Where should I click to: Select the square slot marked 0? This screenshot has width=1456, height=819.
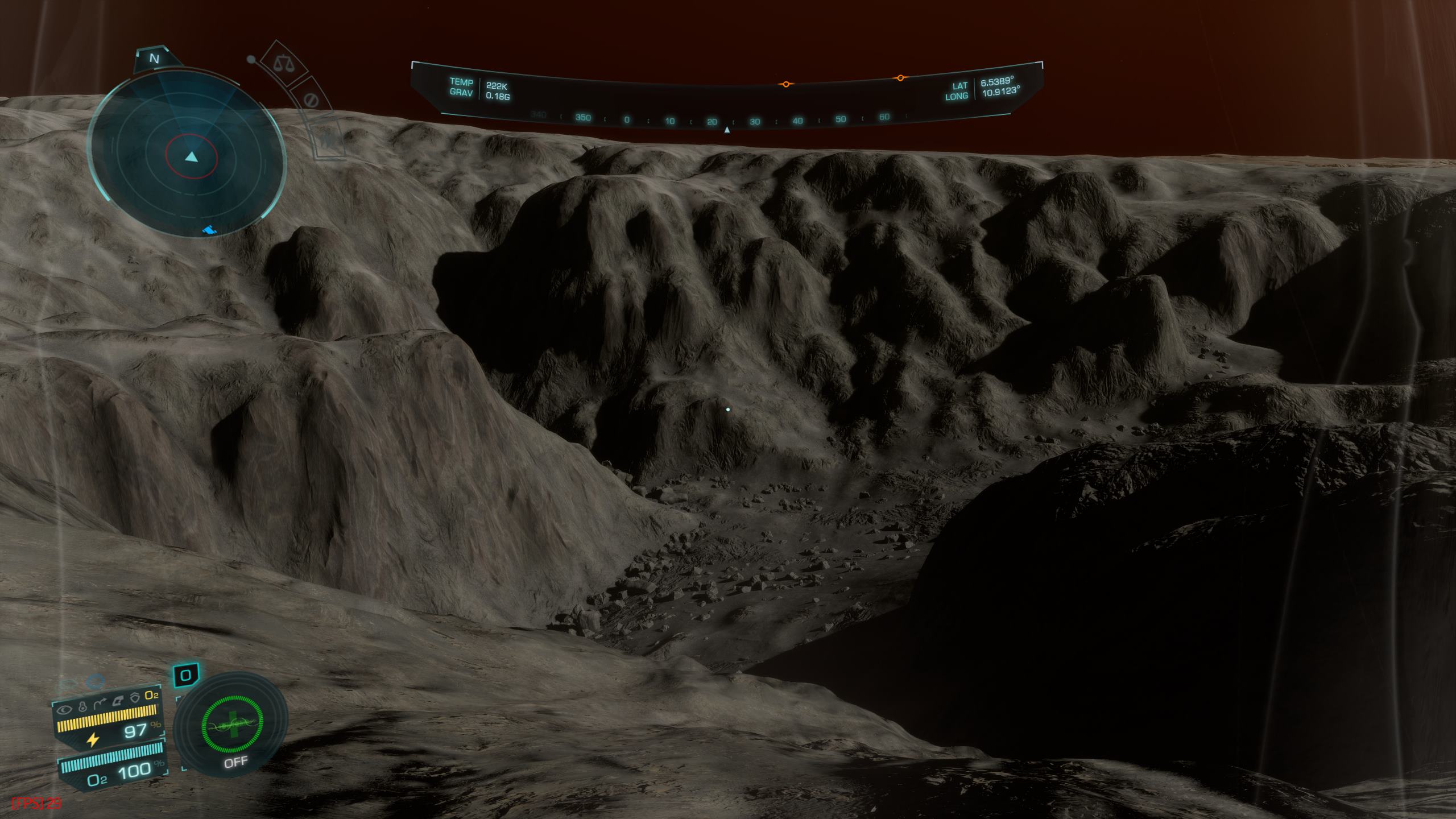[x=185, y=676]
